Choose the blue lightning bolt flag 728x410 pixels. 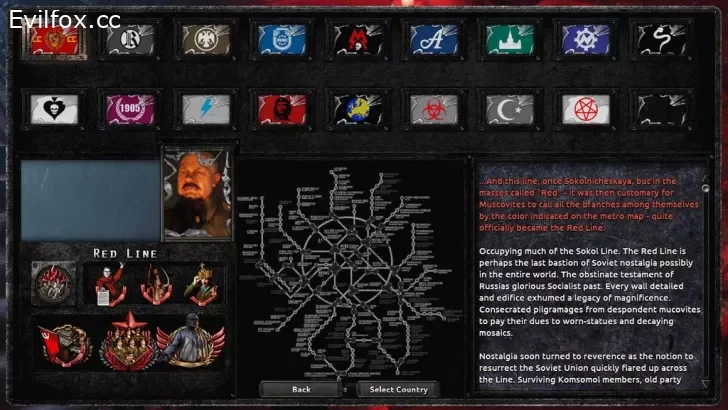click(x=205, y=108)
